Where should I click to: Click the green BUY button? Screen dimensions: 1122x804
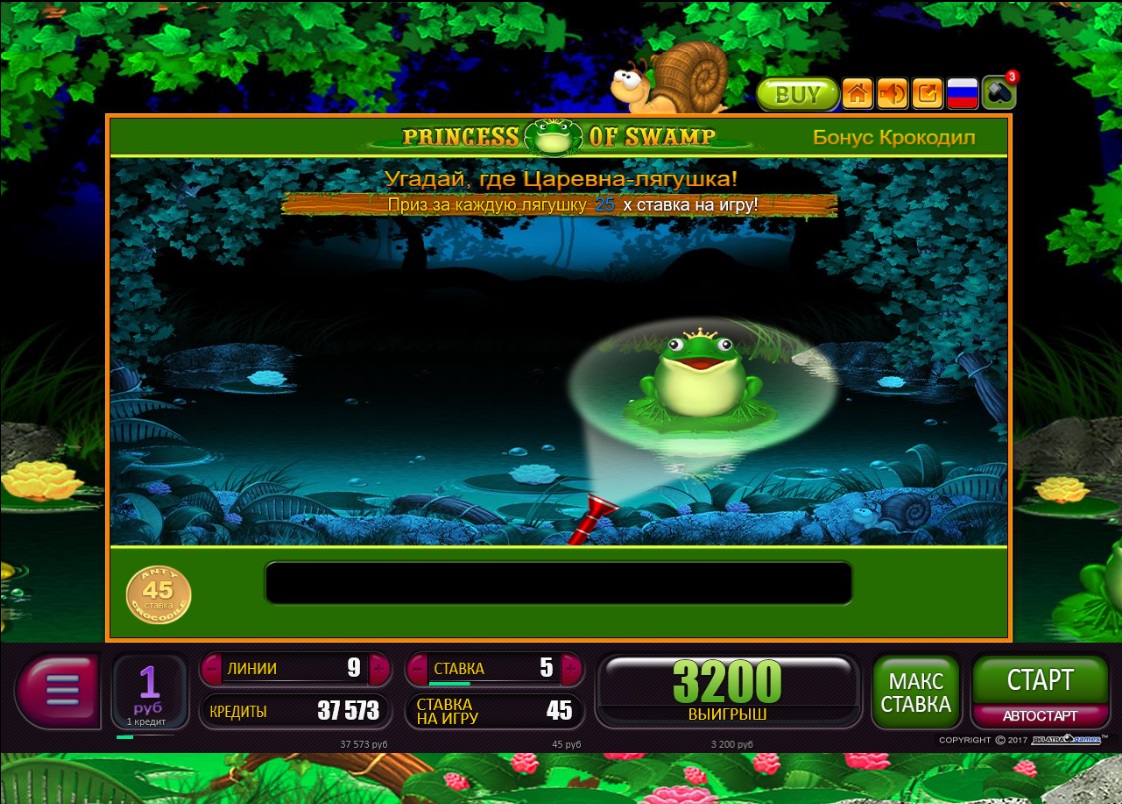click(796, 95)
